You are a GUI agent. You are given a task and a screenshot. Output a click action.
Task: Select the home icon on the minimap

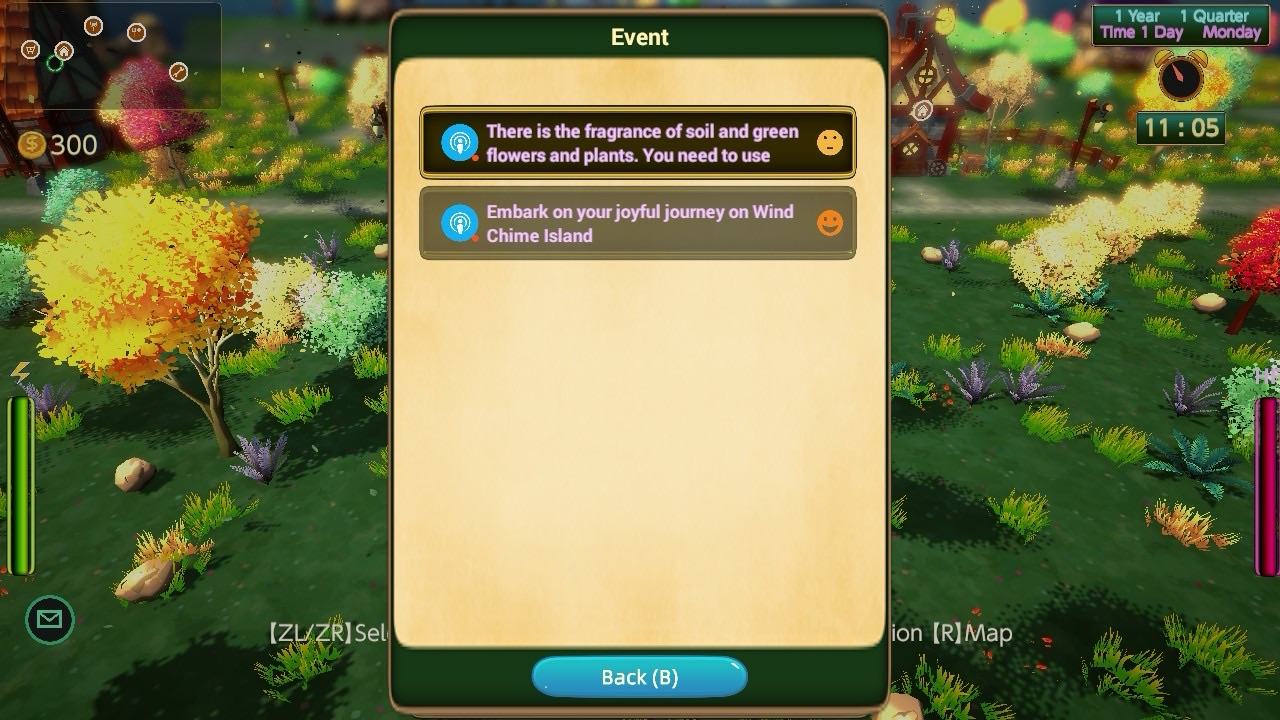[64, 51]
